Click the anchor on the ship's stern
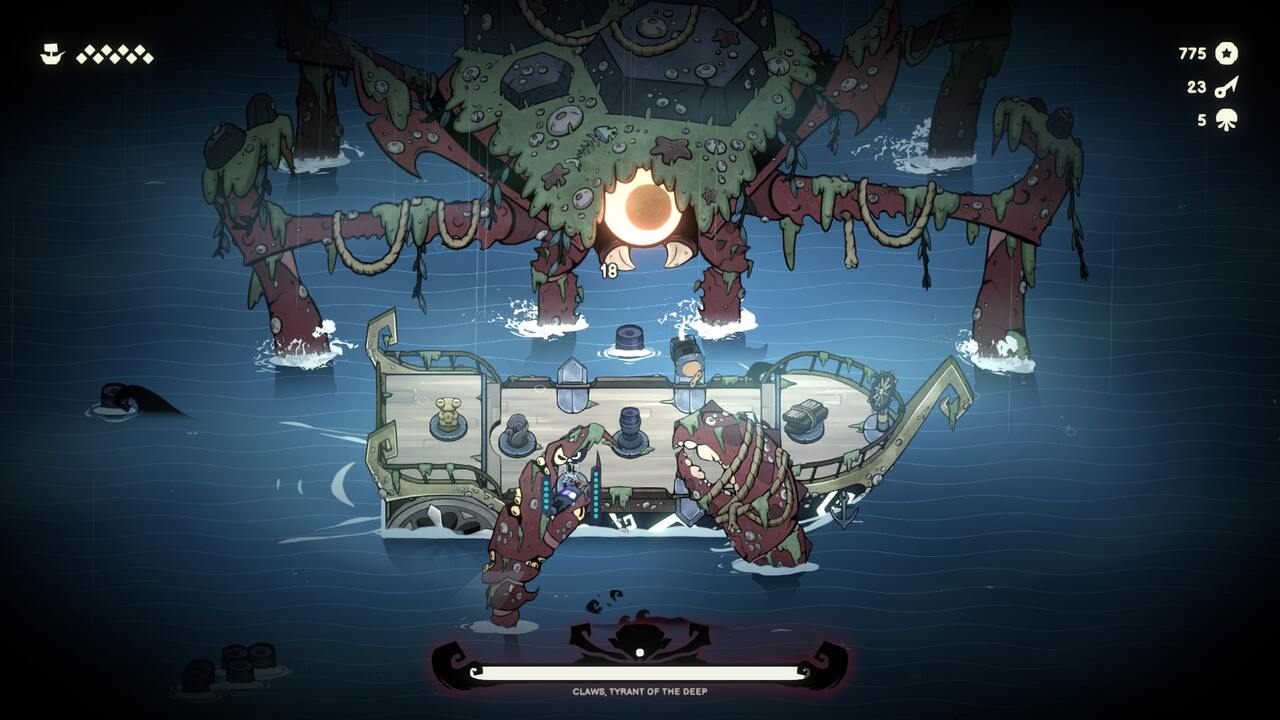 845,507
